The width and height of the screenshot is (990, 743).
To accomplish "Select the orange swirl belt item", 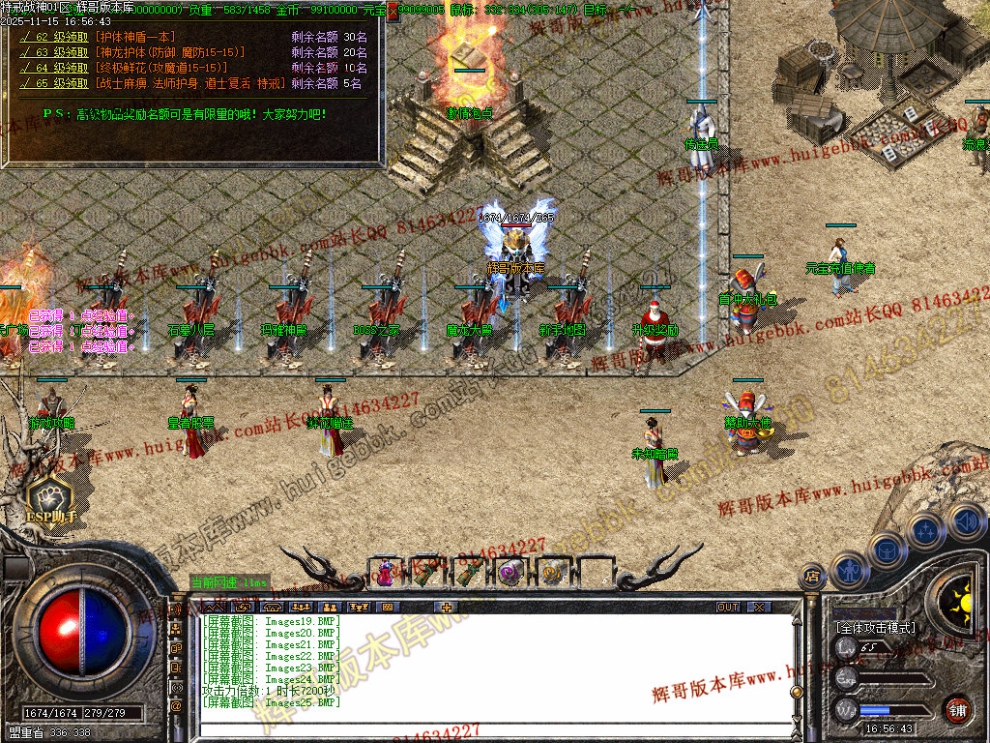I will [551, 573].
